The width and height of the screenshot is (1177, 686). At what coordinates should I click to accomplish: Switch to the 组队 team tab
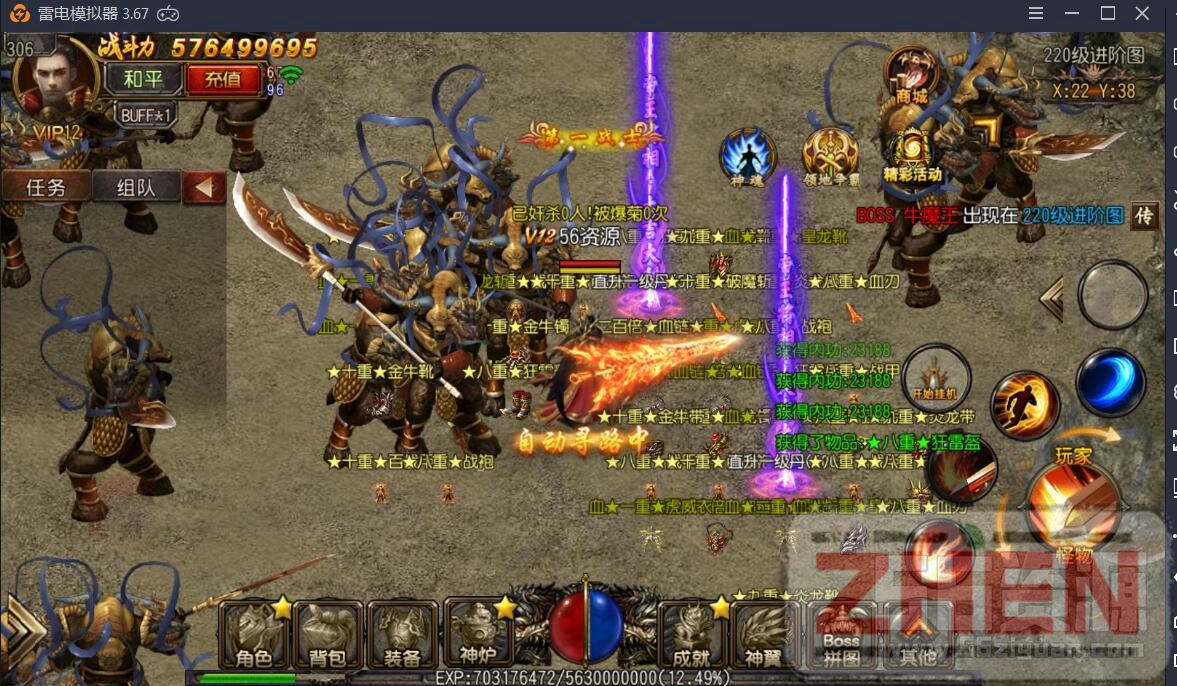[x=136, y=187]
